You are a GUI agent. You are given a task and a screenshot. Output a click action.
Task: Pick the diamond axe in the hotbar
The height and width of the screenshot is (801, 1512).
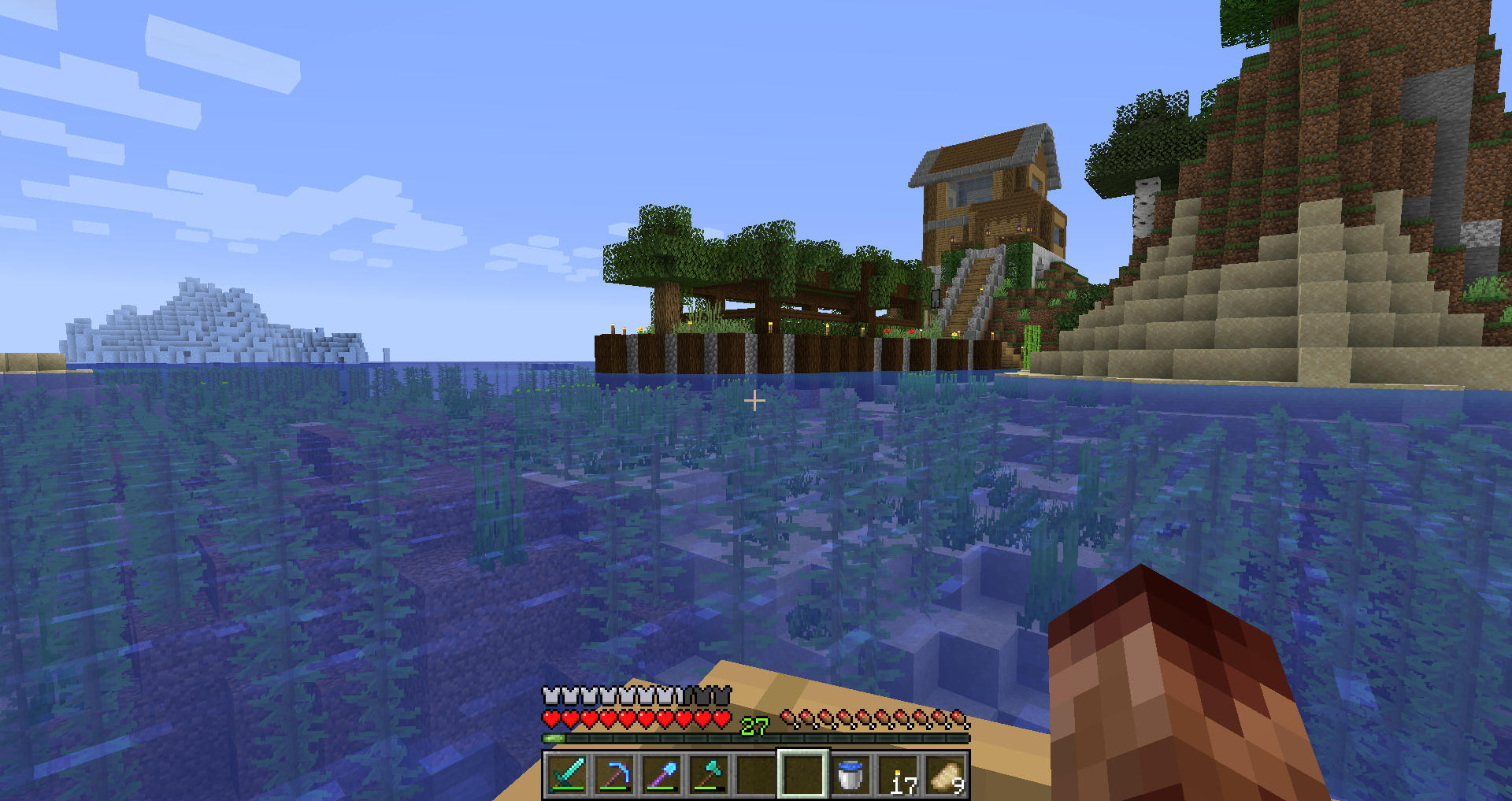click(x=709, y=775)
